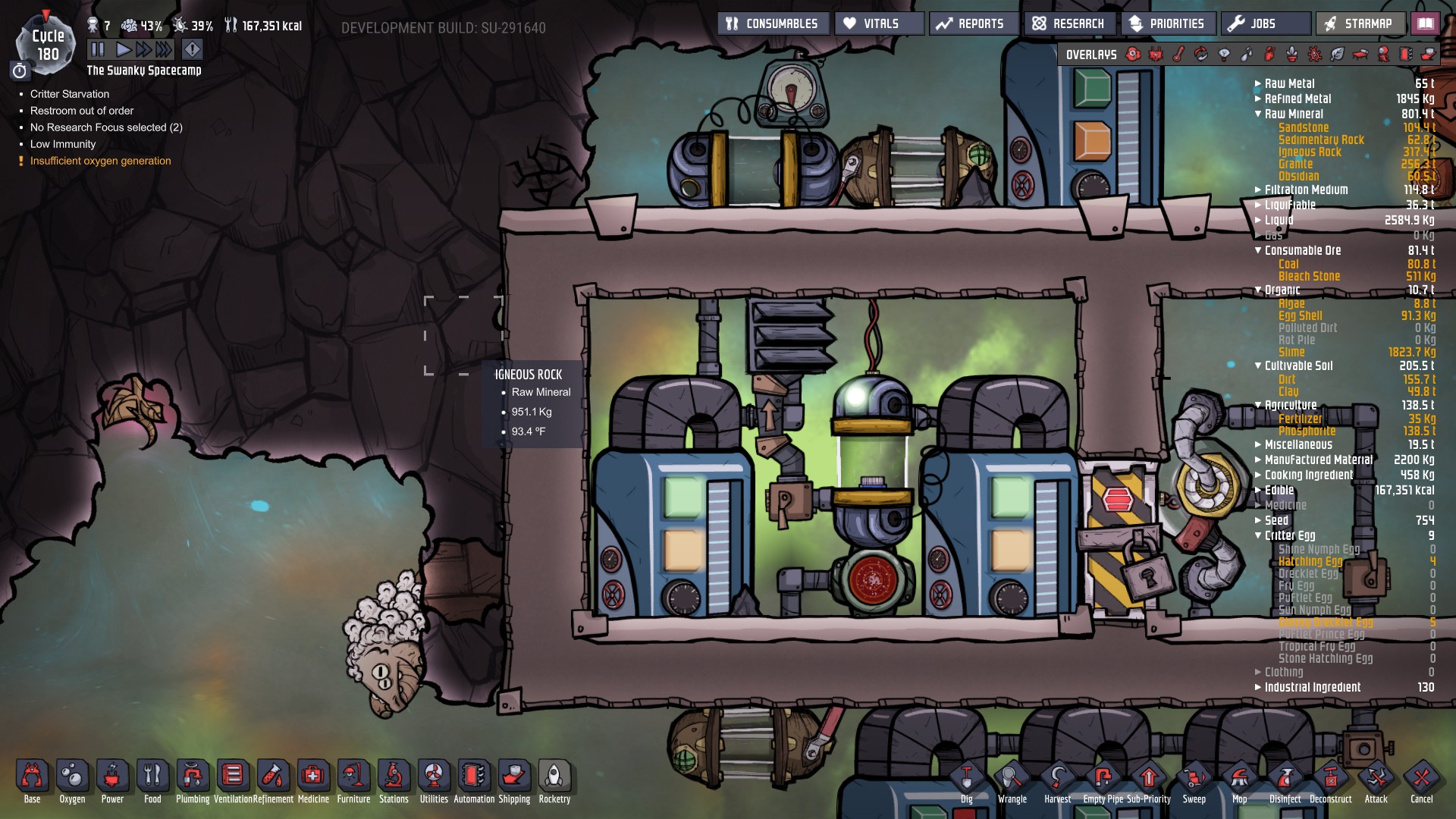Collapse the Critter Egg resource category
The width and height of the screenshot is (1456, 819).
[x=1257, y=535]
